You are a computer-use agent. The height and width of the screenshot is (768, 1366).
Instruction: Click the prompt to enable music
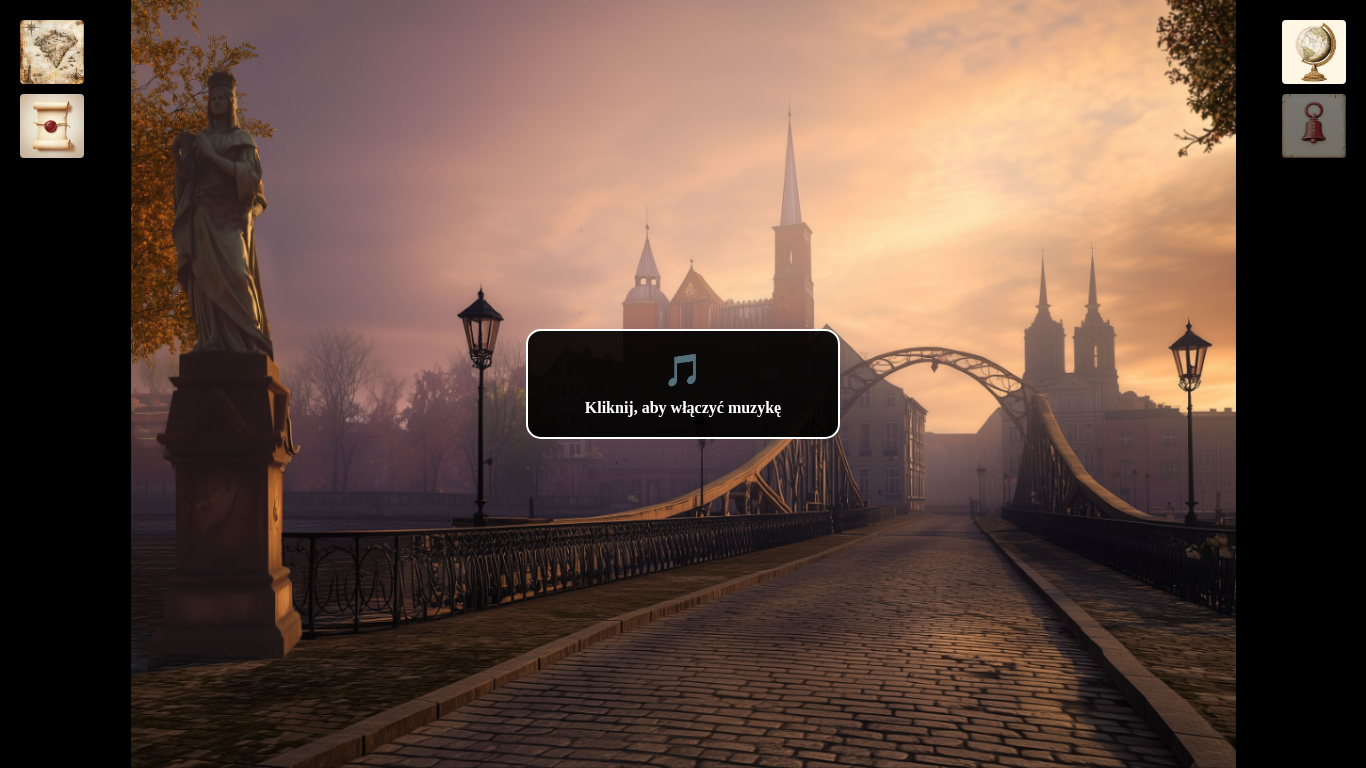[x=683, y=384]
